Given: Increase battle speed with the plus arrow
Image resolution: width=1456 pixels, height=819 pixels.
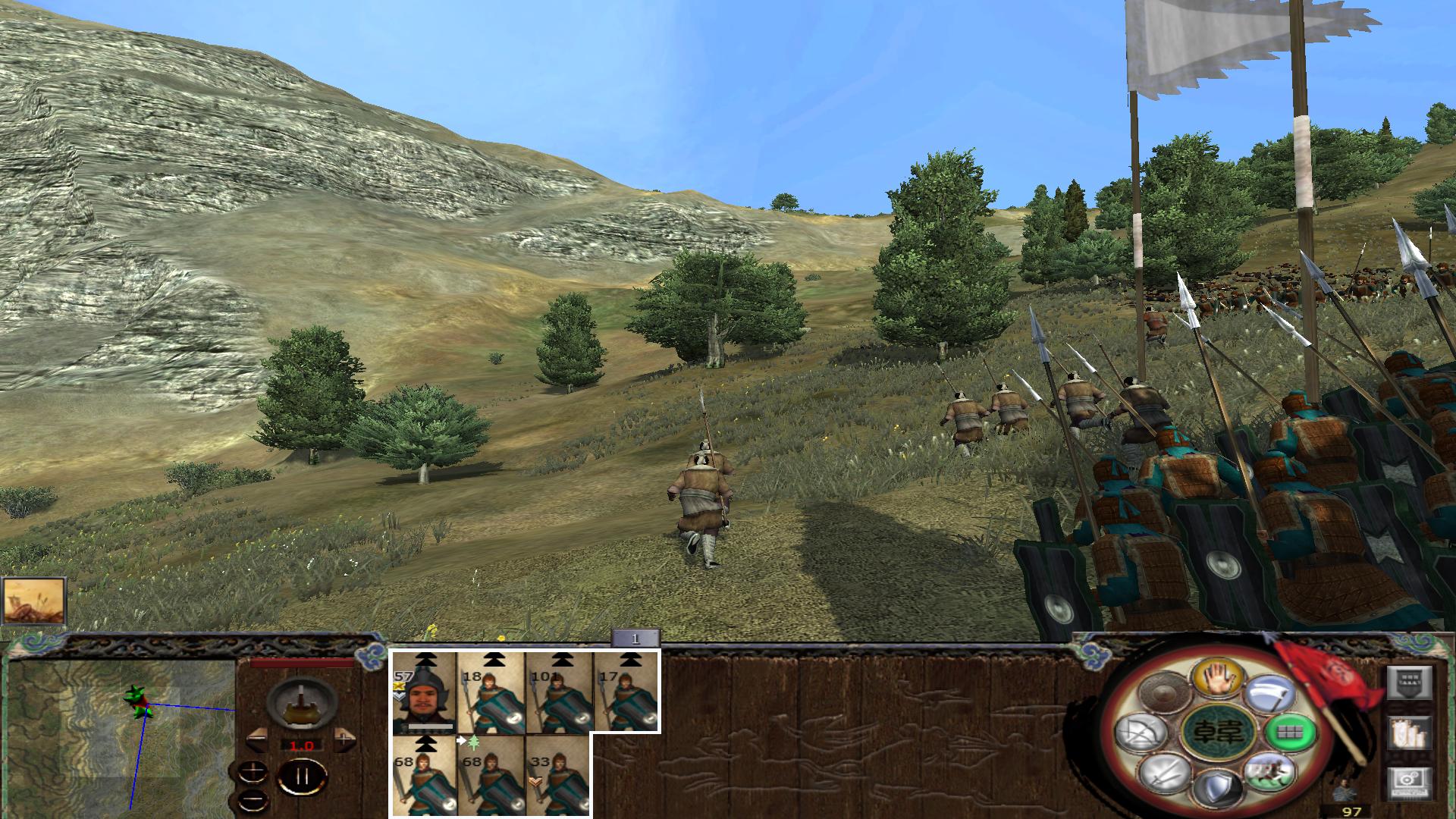Looking at the screenshot, I should pyautogui.click(x=344, y=739).
